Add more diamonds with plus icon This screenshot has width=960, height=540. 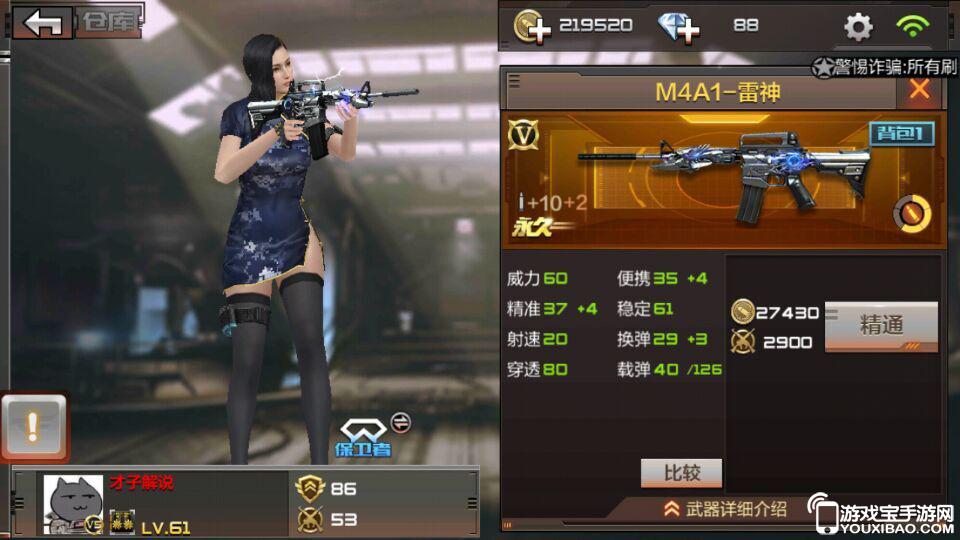(x=678, y=26)
